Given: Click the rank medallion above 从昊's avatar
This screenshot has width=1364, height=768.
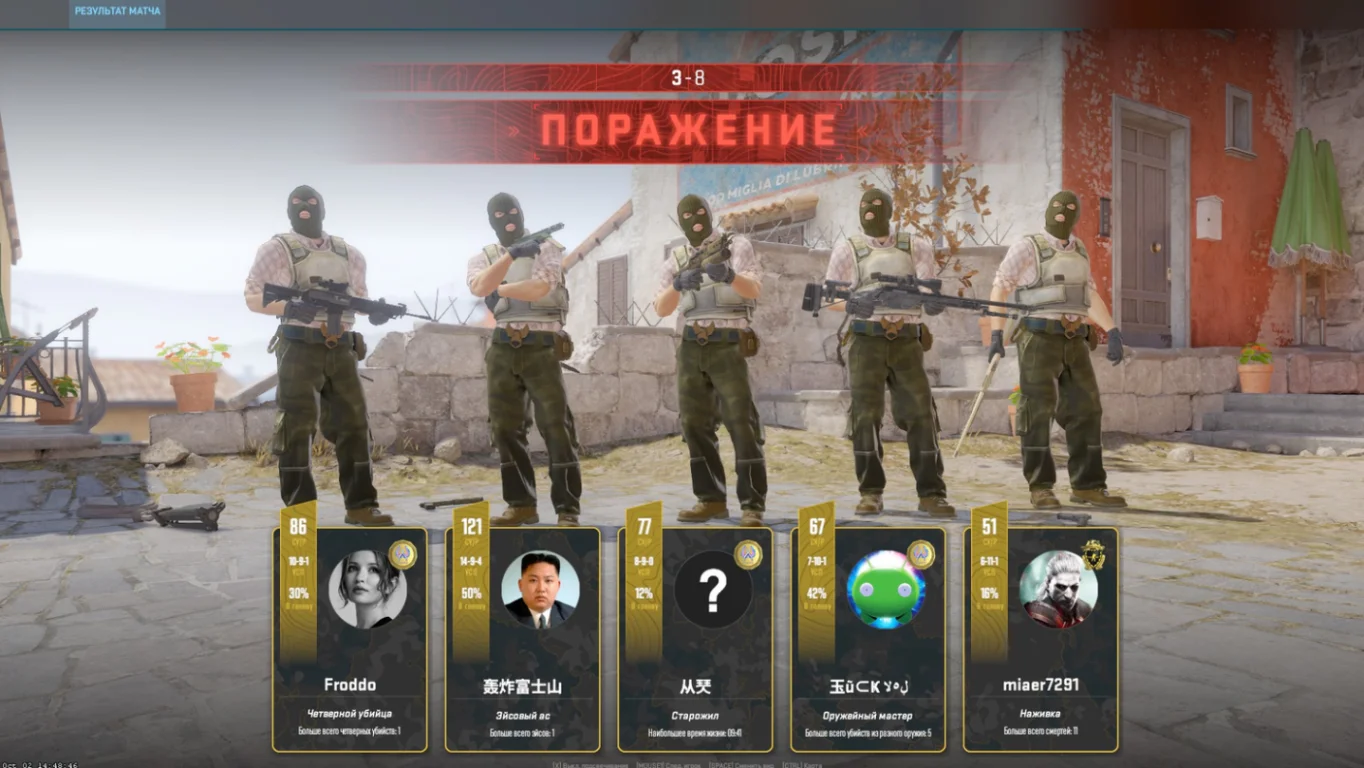Looking at the screenshot, I should coord(748,555).
